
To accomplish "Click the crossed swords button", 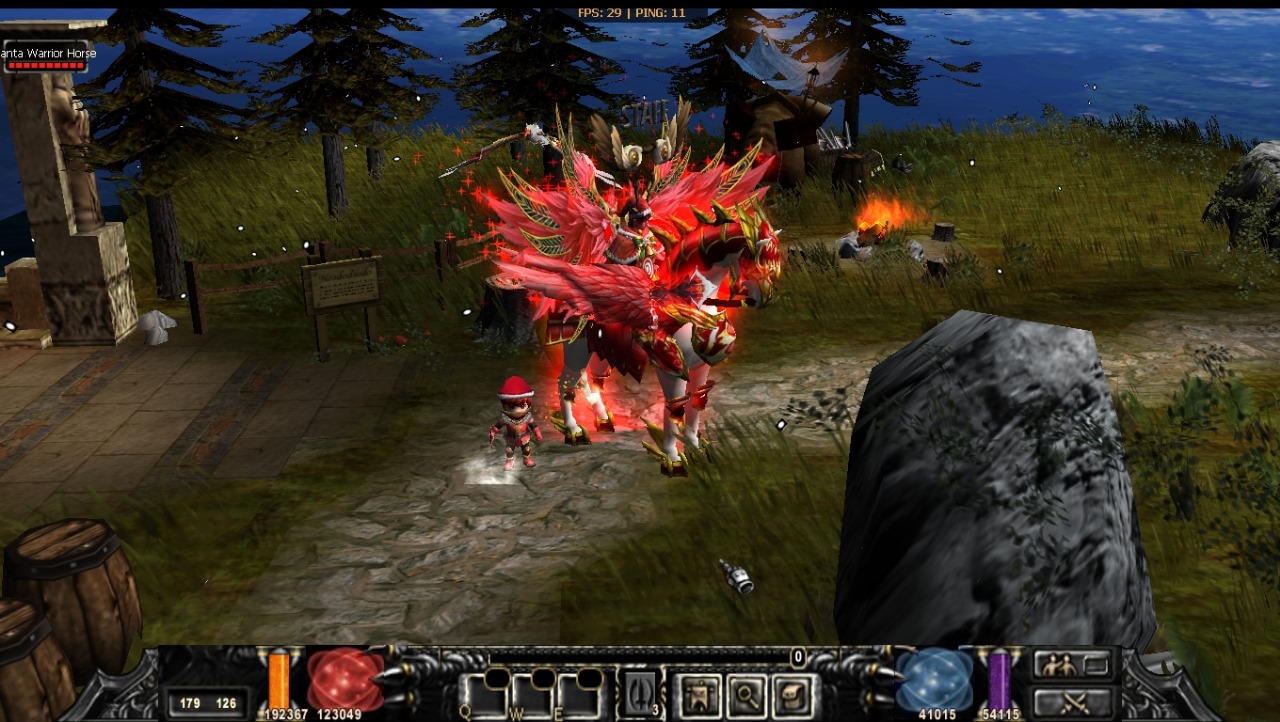I will click(1072, 701).
